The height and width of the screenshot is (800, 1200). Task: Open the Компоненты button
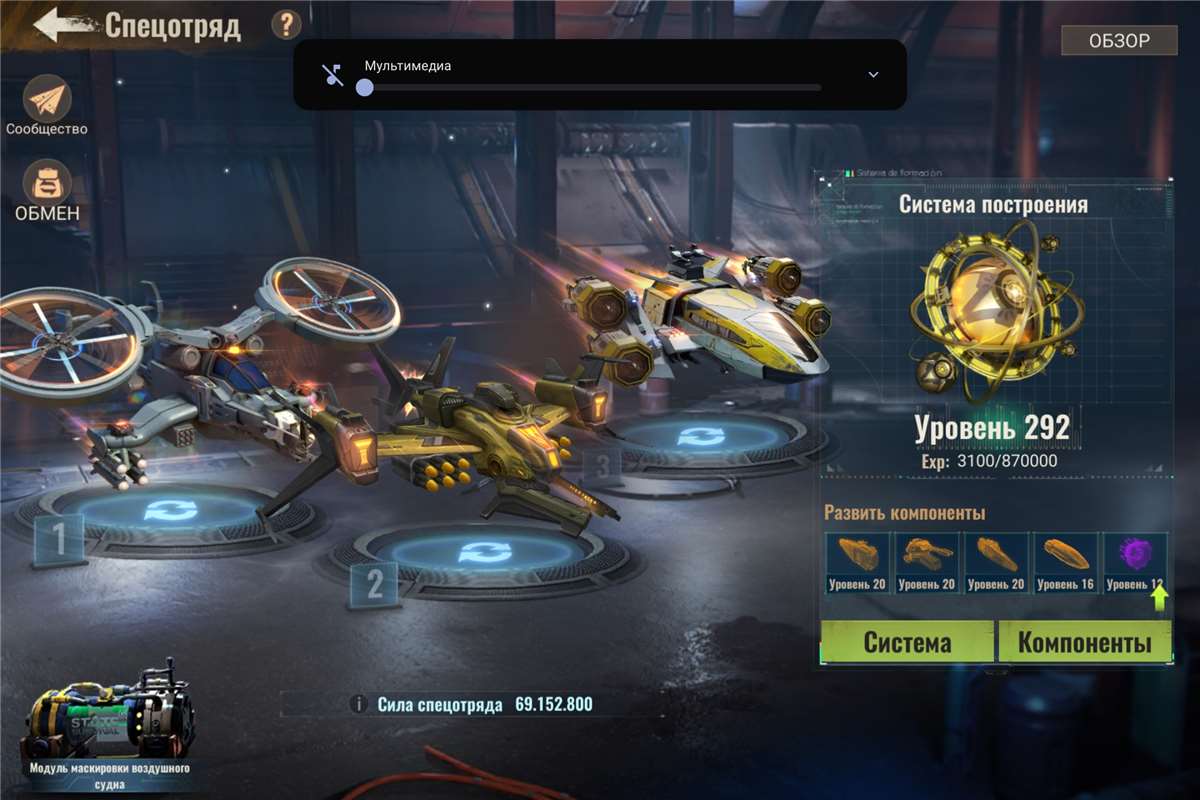1084,642
